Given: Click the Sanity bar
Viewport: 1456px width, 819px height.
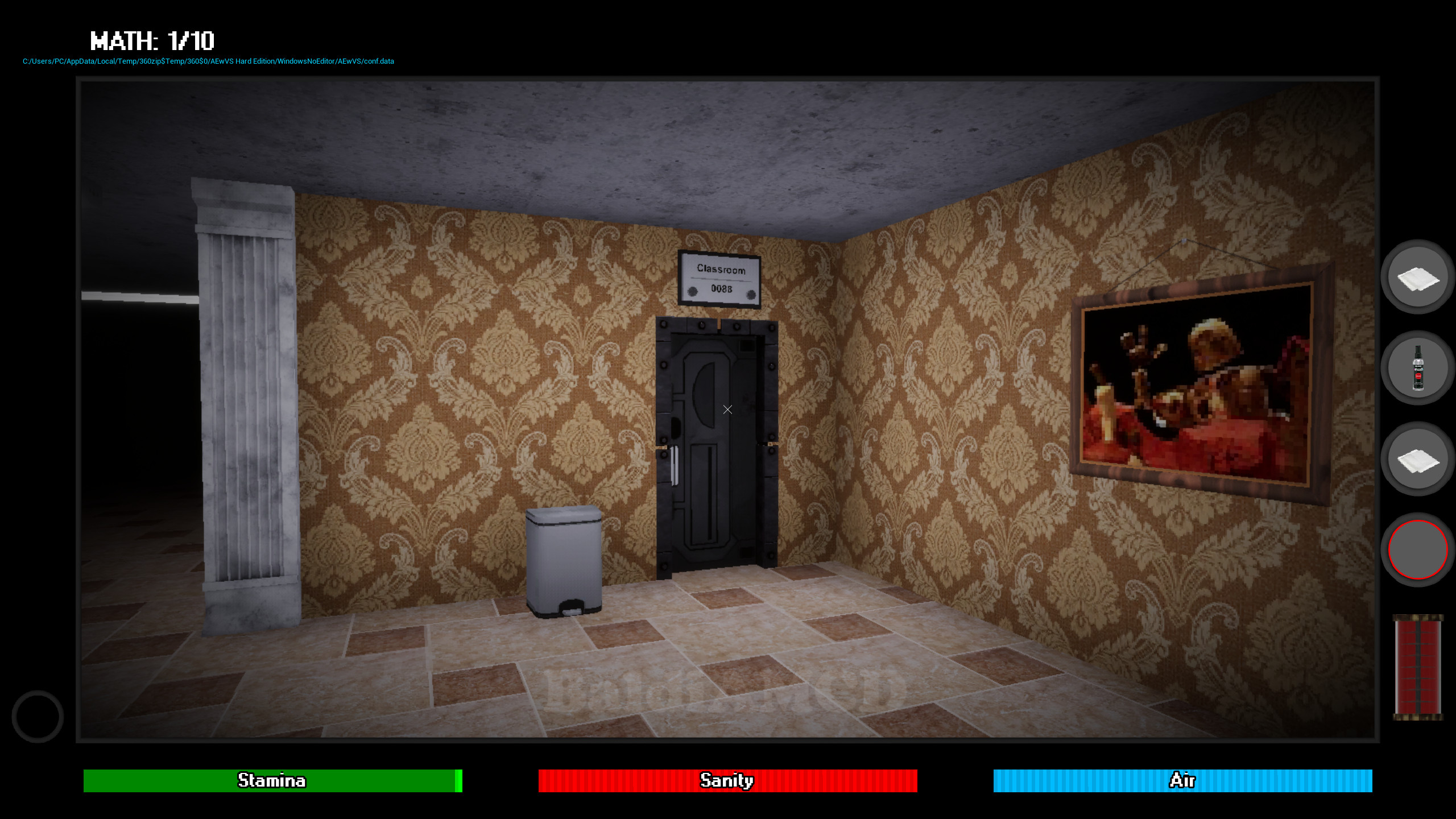Looking at the screenshot, I should [727, 781].
